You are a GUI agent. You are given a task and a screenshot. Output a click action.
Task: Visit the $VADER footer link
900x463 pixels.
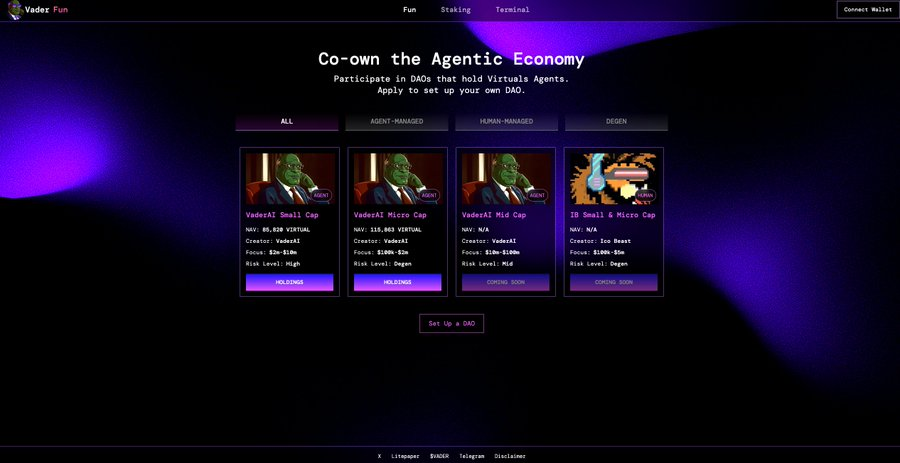(439, 456)
